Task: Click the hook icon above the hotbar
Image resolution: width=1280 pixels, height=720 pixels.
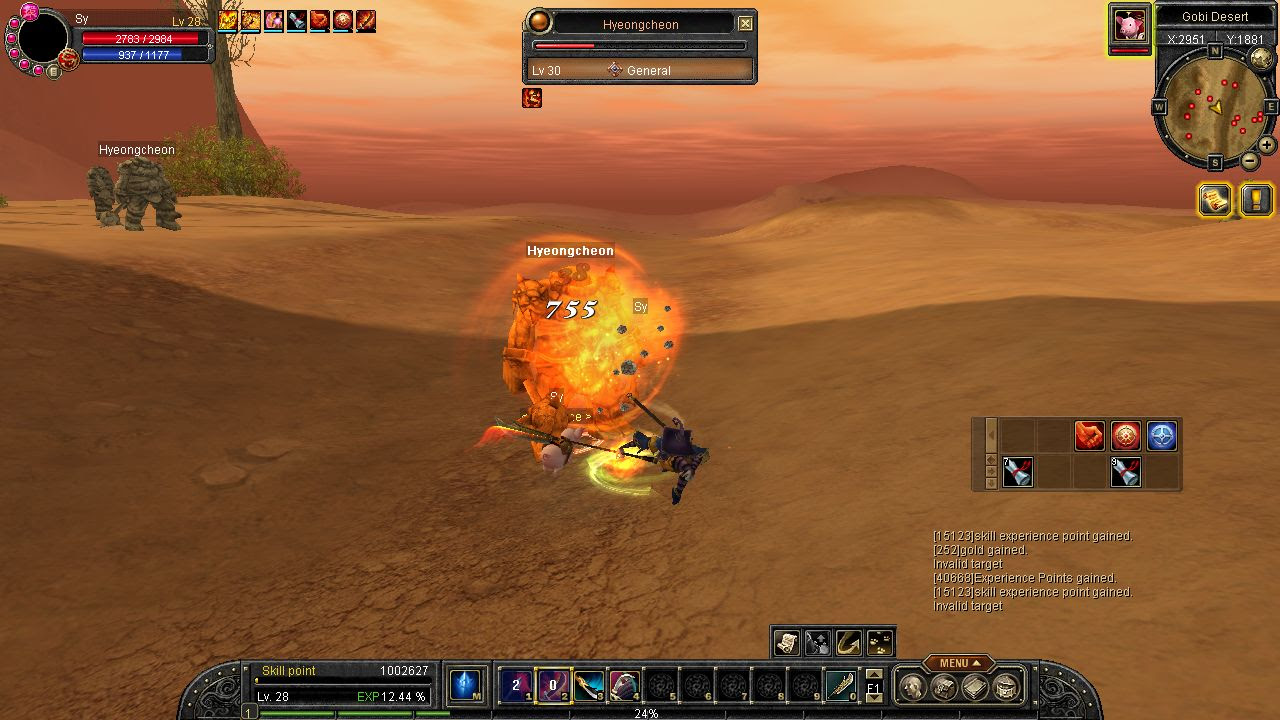Action: tap(849, 642)
